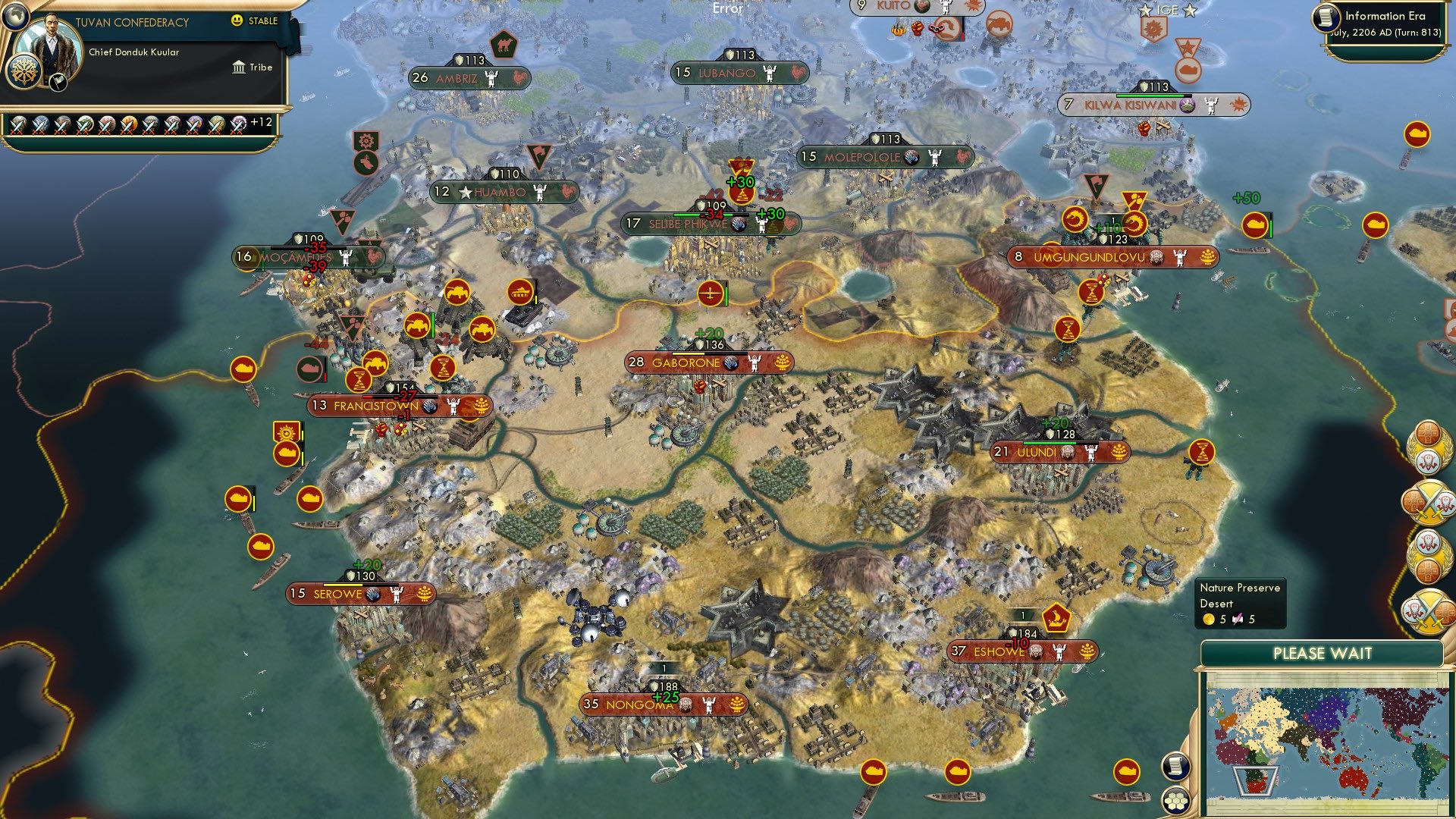1456x819 pixels.
Task: Select Chief Donduk Kuular's leader portrait
Action: (x=52, y=44)
